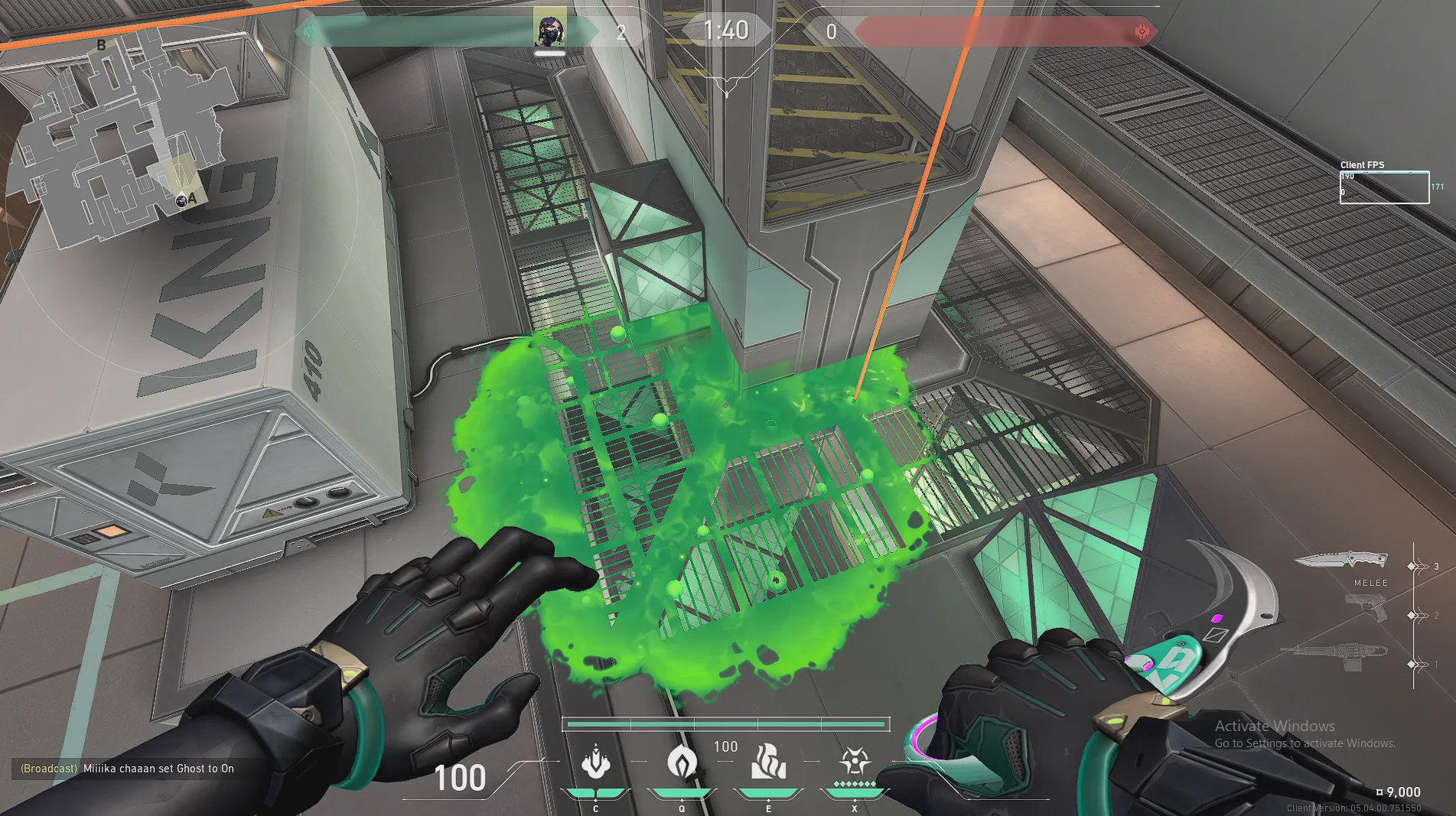Switch to the melee knife slot
1456x816 pixels.
(x=1340, y=561)
